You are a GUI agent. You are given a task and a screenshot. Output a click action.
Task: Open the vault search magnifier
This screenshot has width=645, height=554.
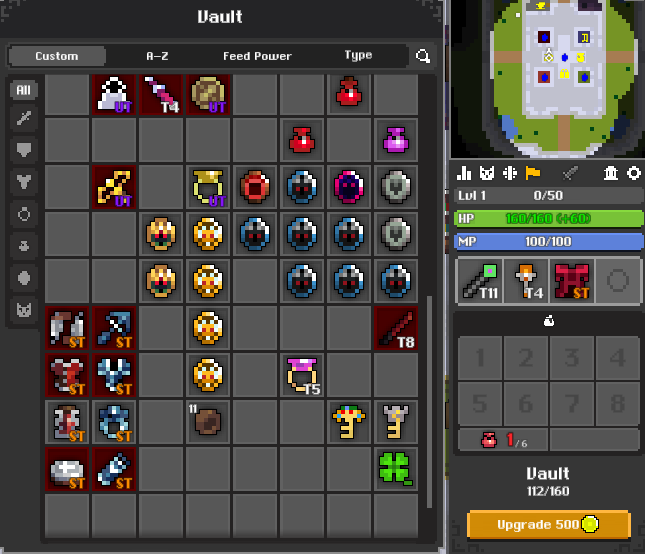tap(424, 57)
